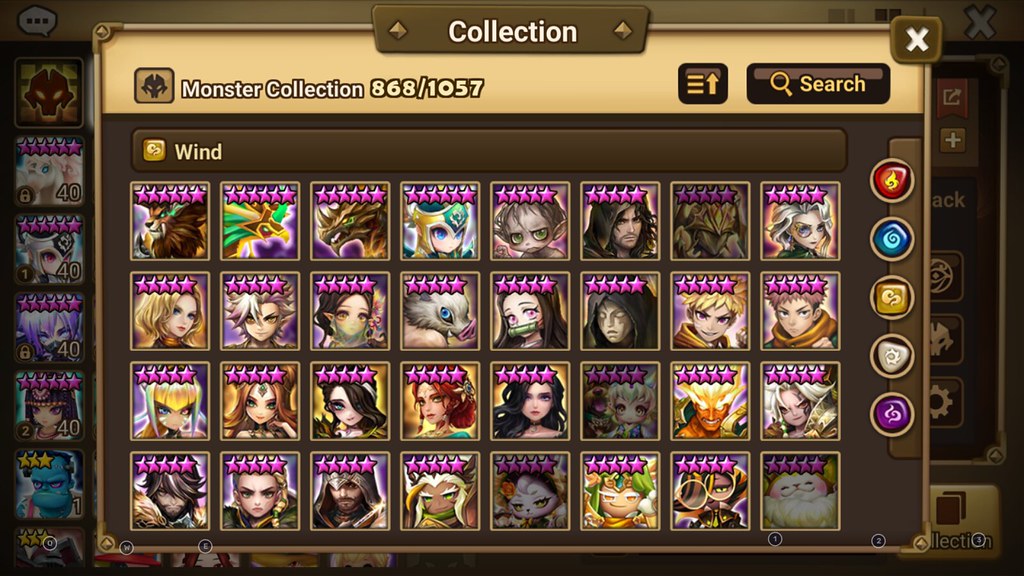Pick the white fluffy bearded creature portrait
This screenshot has width=1024, height=576.
pos(800,491)
